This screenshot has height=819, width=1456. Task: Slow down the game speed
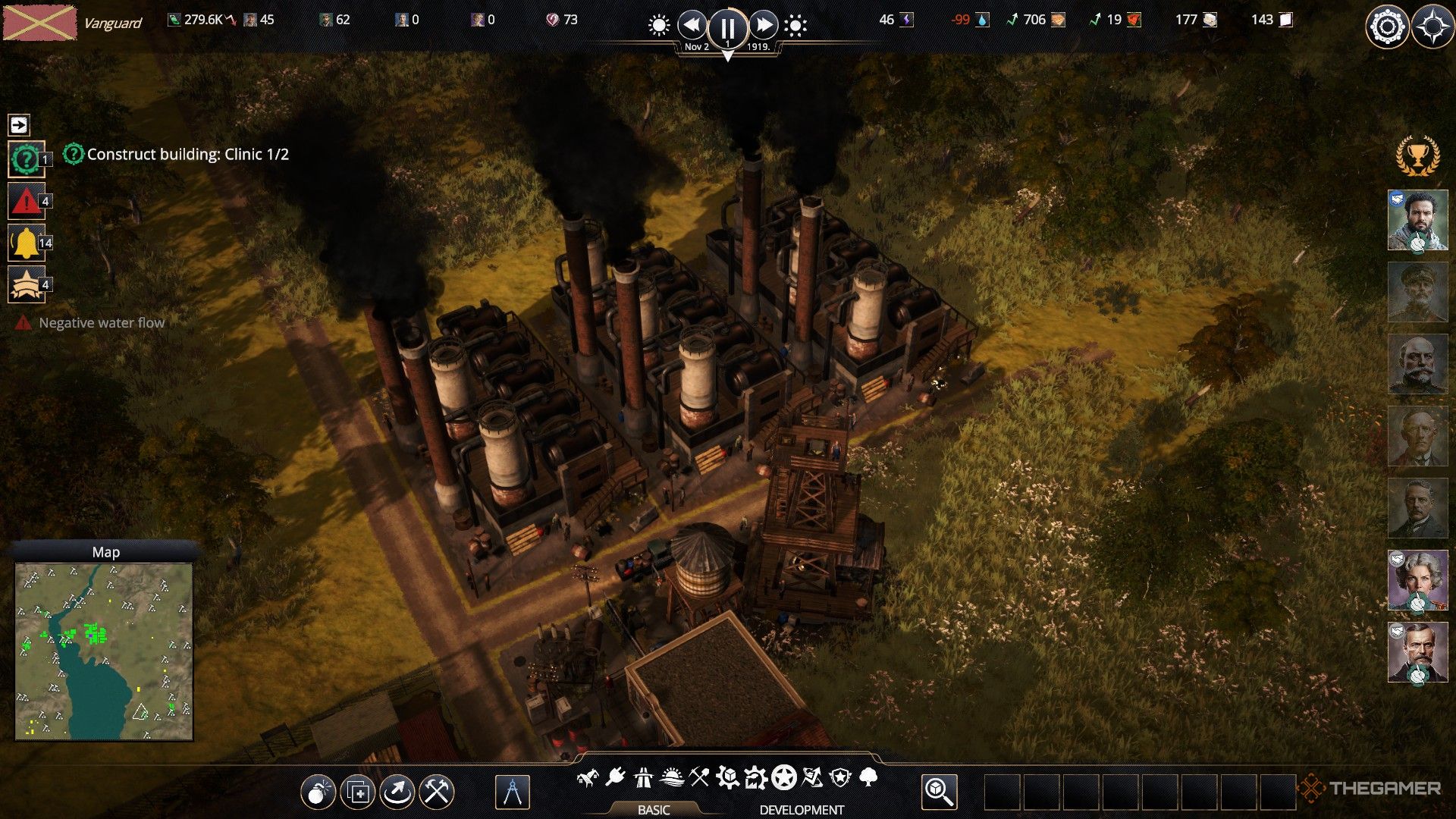click(x=692, y=26)
